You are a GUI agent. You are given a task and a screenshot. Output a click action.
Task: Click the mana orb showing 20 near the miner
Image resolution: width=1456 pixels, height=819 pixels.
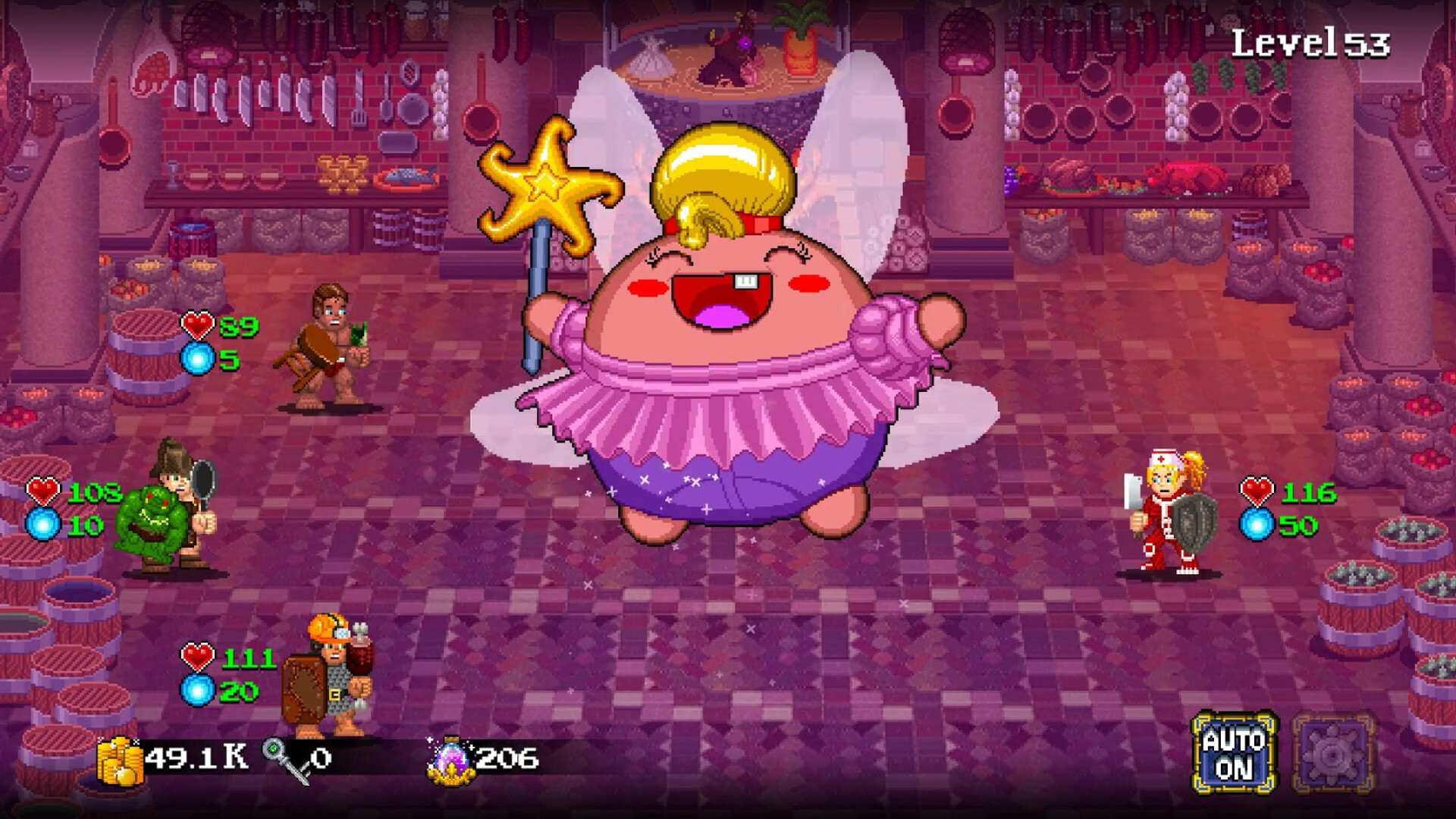pyautogui.click(x=199, y=691)
